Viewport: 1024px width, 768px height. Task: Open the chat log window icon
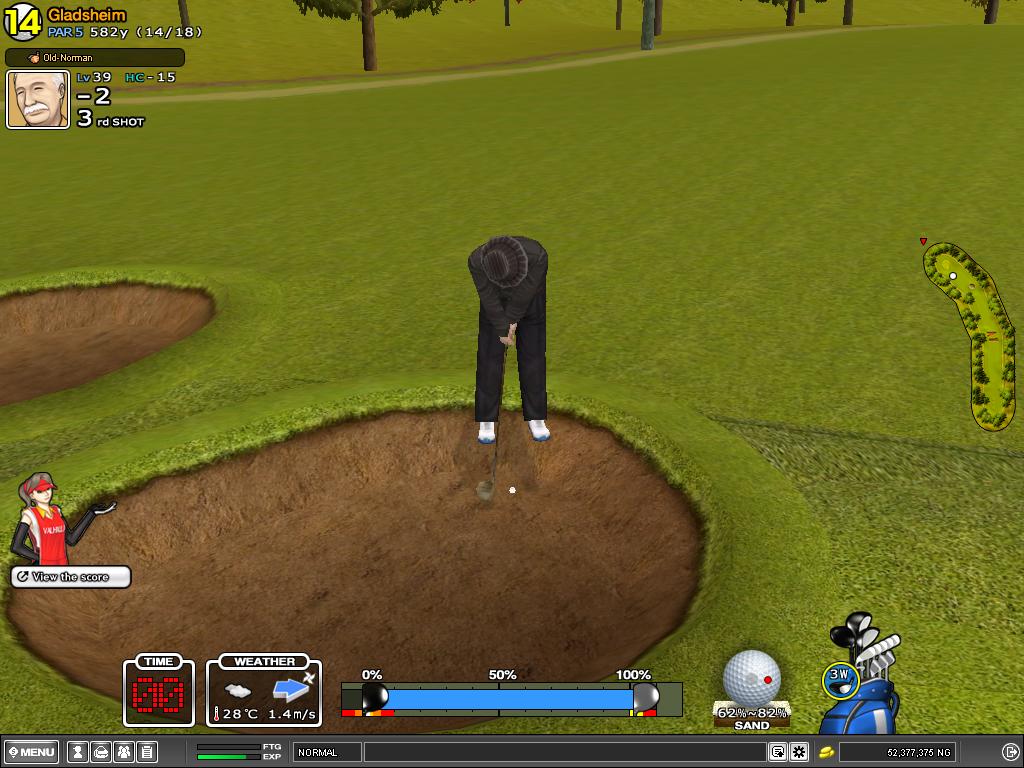click(x=777, y=752)
